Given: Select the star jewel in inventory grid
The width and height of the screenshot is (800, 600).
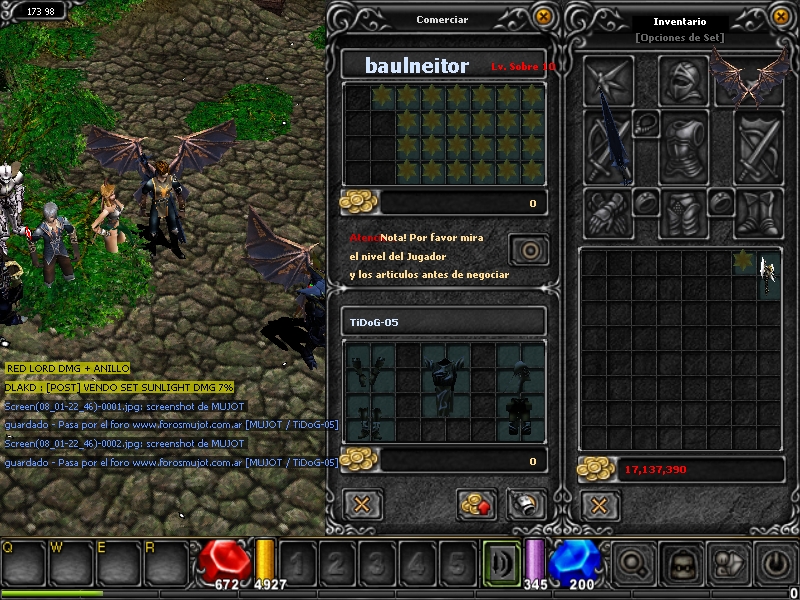Looking at the screenshot, I should [742, 261].
